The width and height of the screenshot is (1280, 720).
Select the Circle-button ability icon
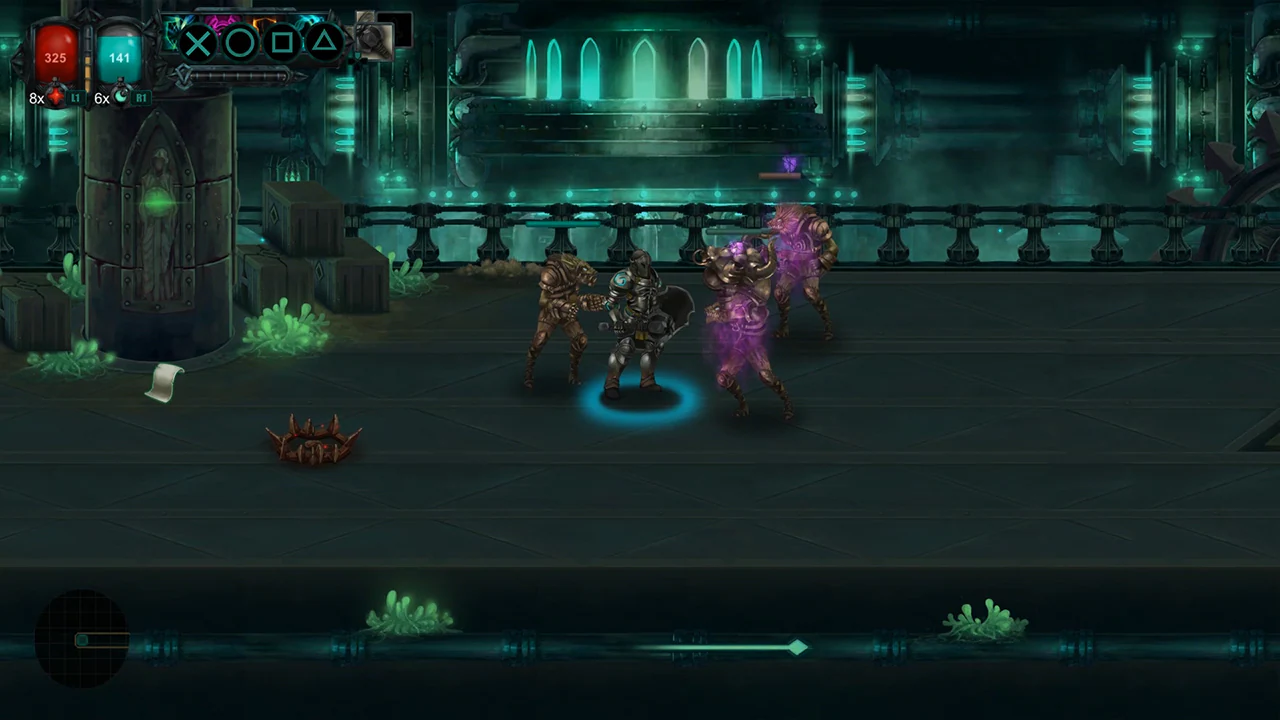click(240, 43)
